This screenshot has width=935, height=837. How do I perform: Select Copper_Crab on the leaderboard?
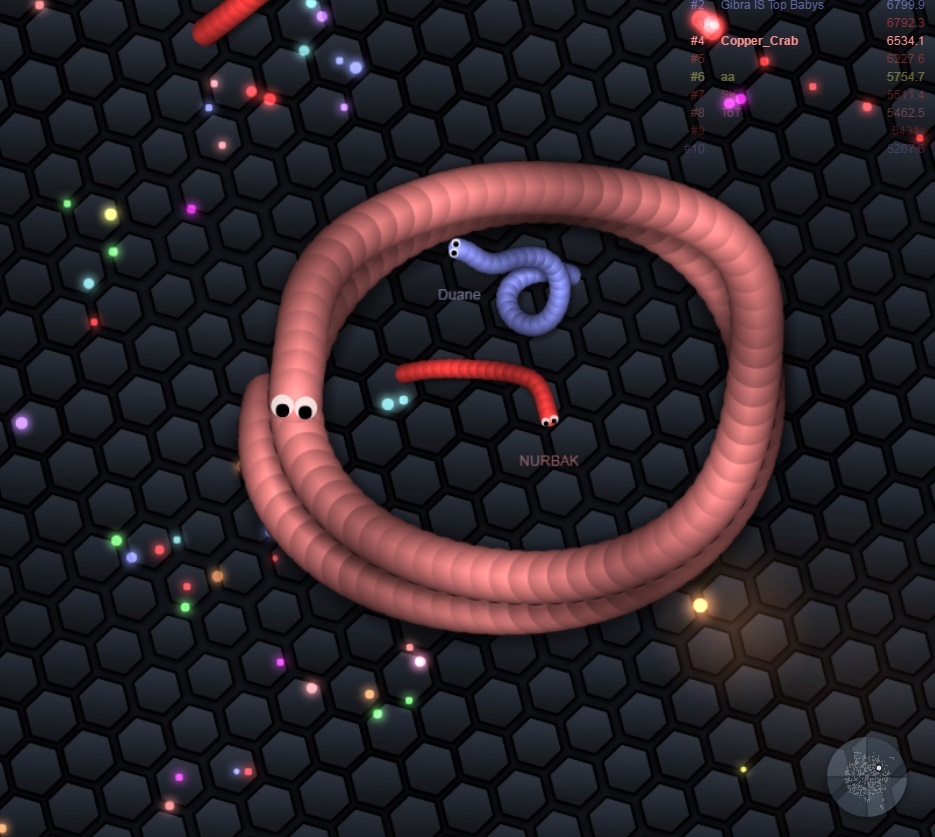click(x=759, y=41)
